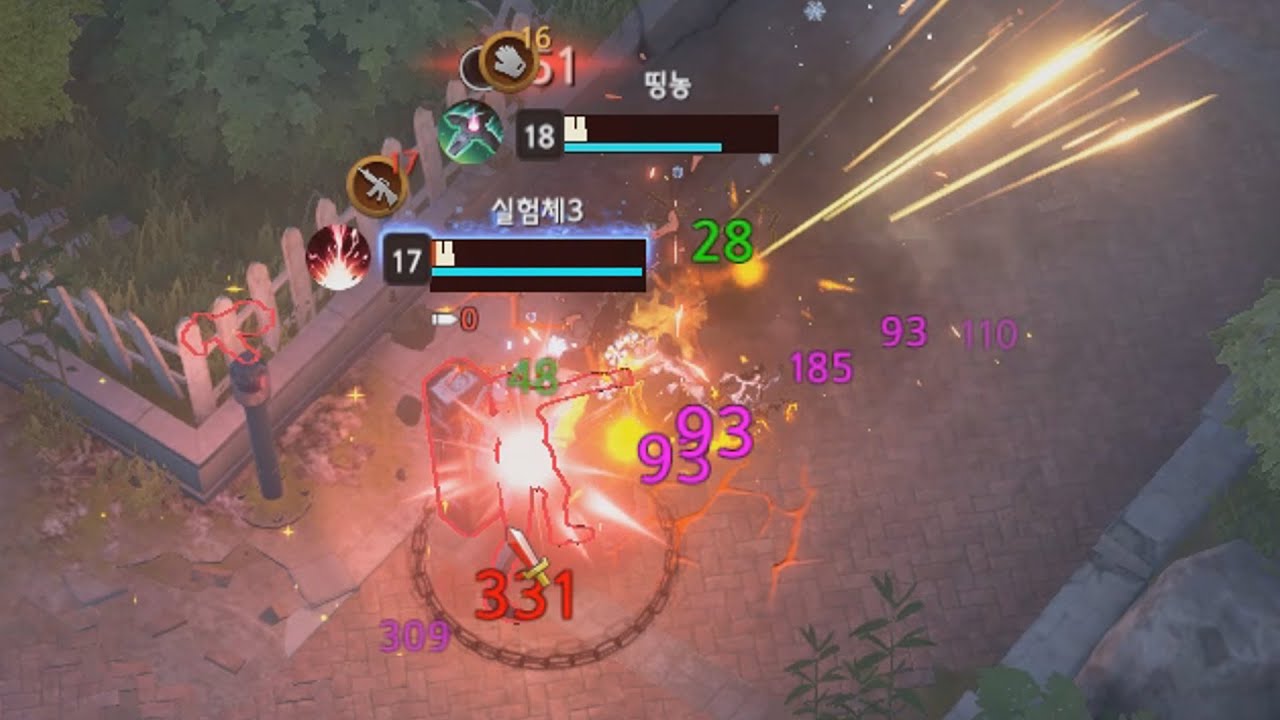Screen dimensions: 1280x720
Task: Select the green ability icon beside level 18
Action: pyautogui.click(x=470, y=133)
